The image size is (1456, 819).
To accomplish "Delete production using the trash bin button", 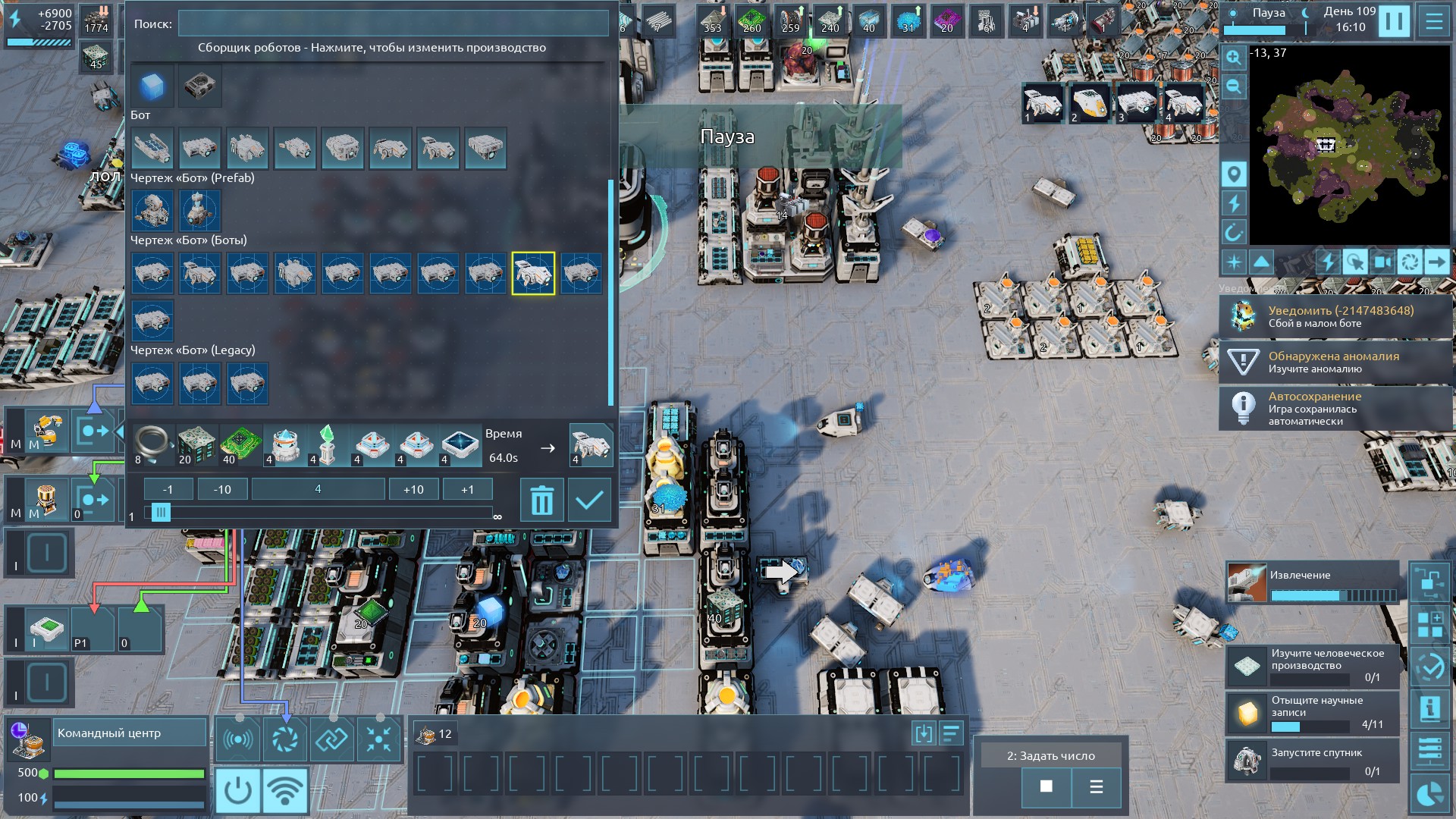I will point(541,500).
